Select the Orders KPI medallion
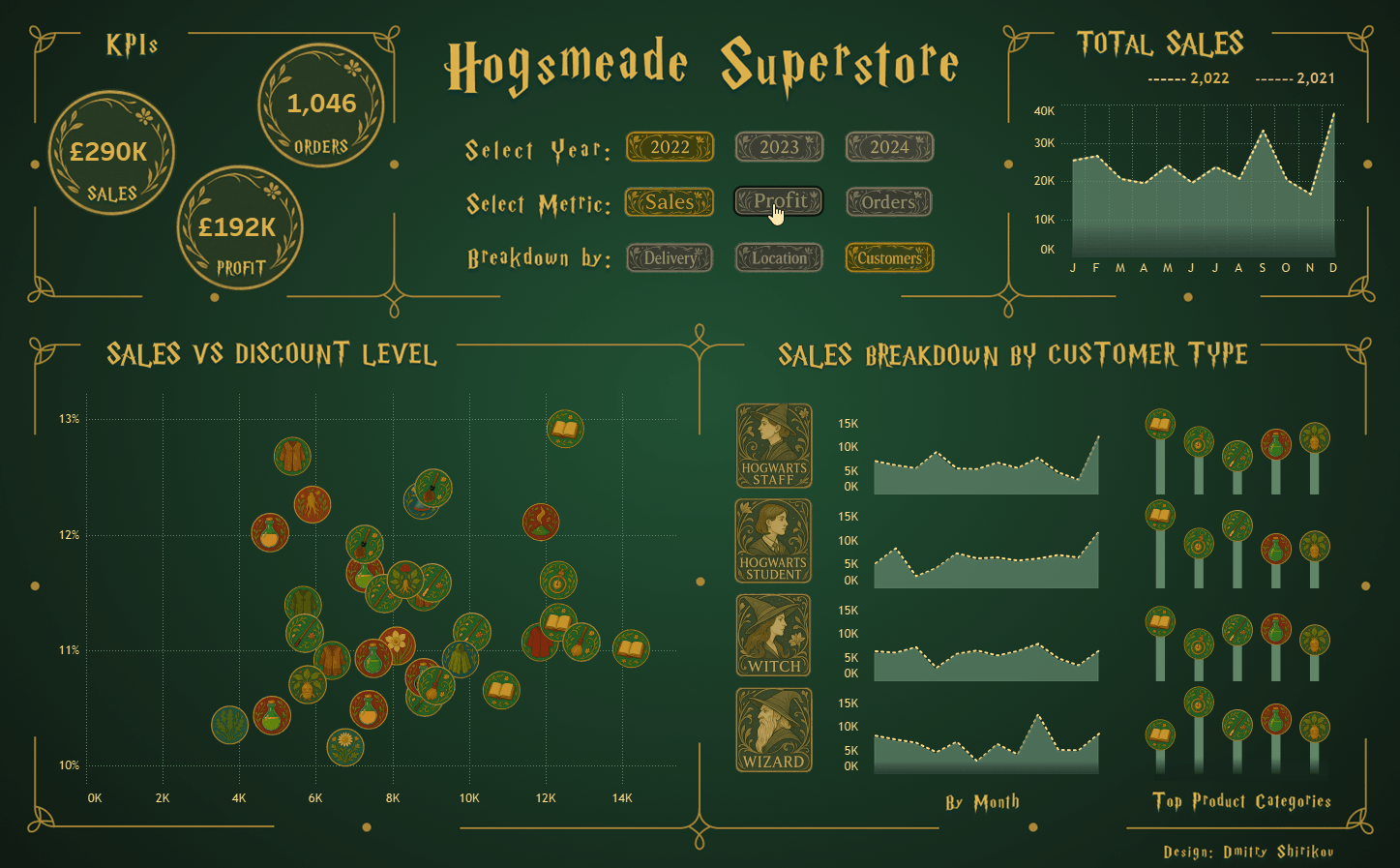Screen dimensions: 1400x868 click(321, 105)
